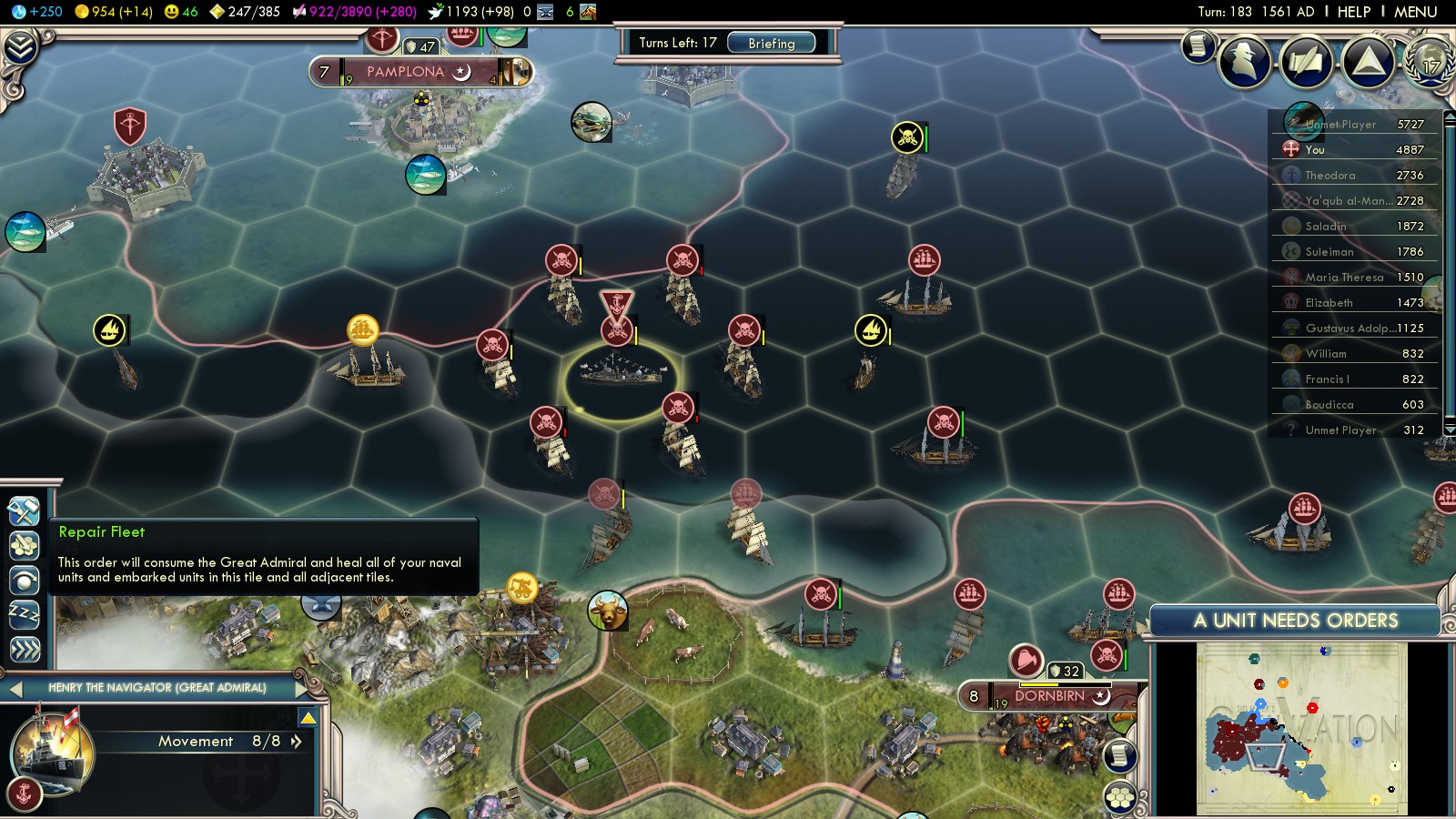Cycle to the next unit arrow

coord(303,689)
